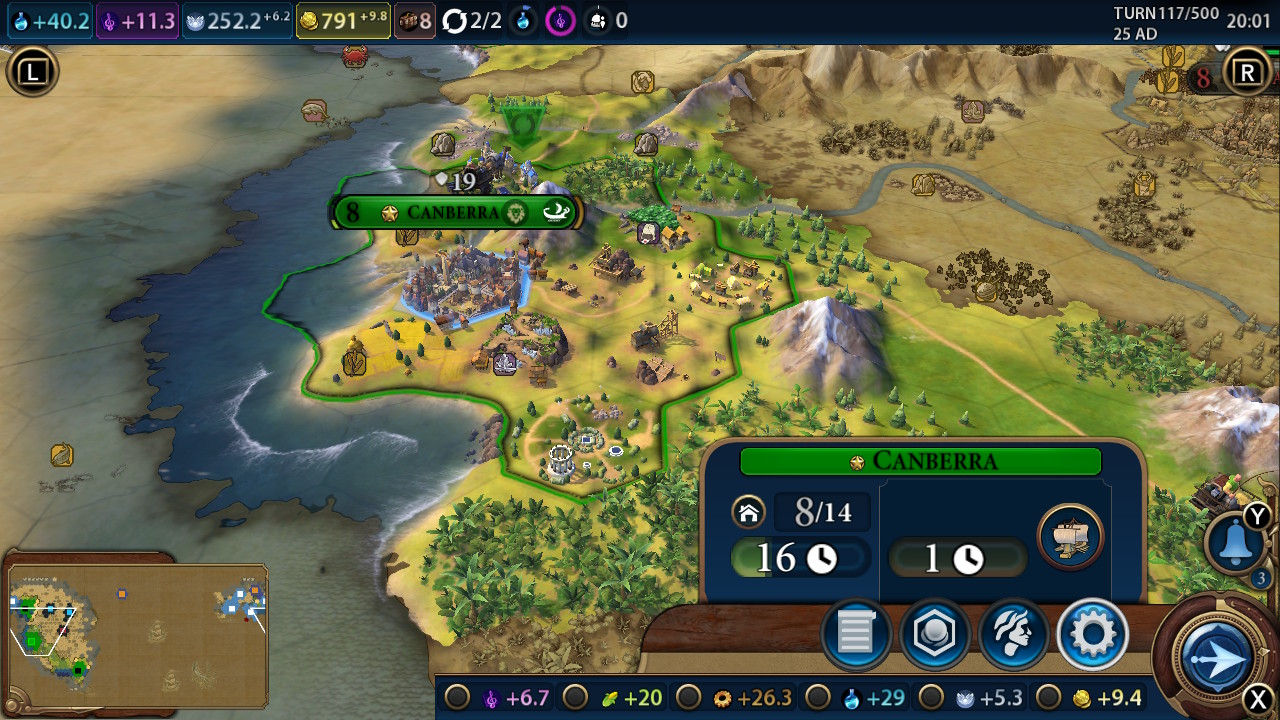The image size is (1280, 720).
Task: Select the purchase tile hexagon button
Action: coord(934,634)
